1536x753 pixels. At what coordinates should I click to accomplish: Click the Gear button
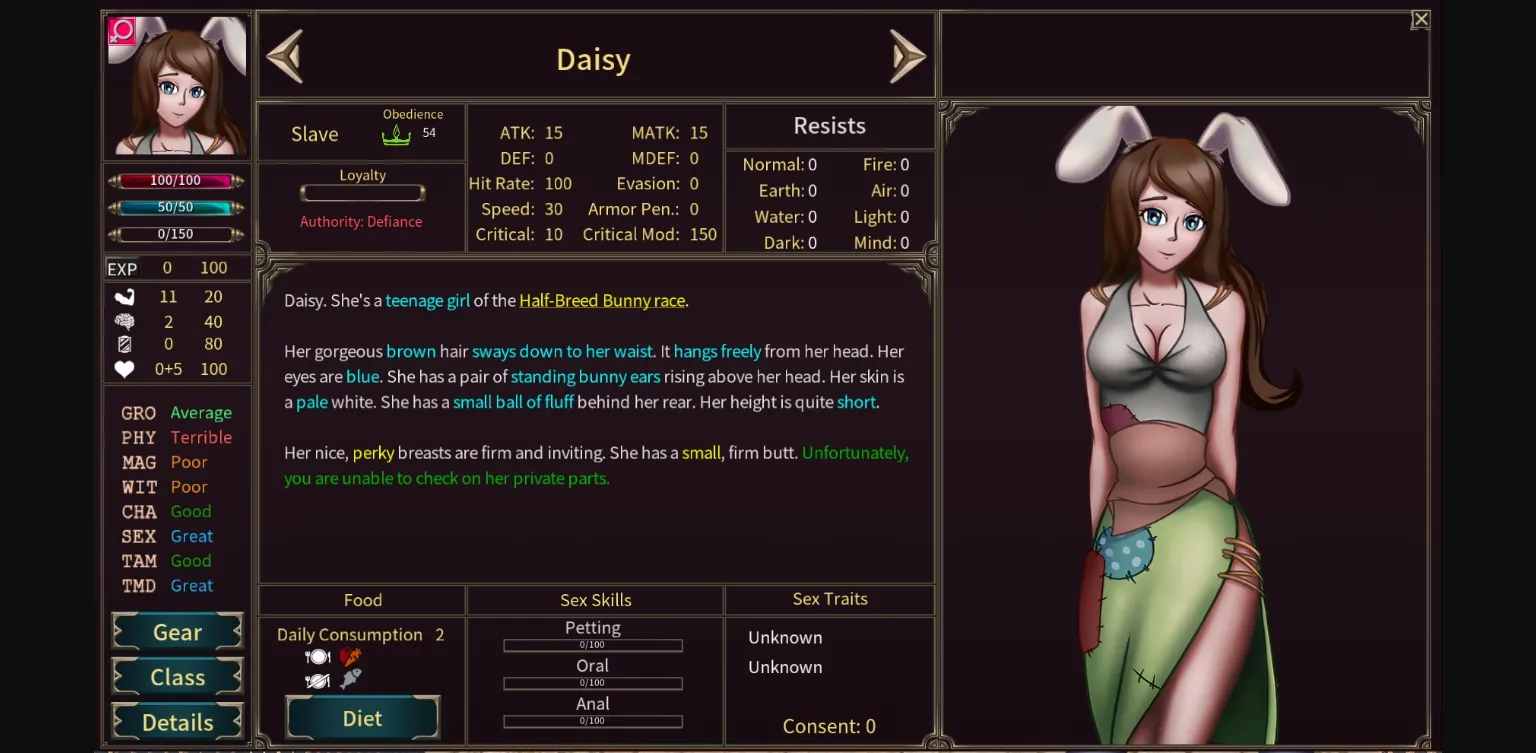[177, 632]
